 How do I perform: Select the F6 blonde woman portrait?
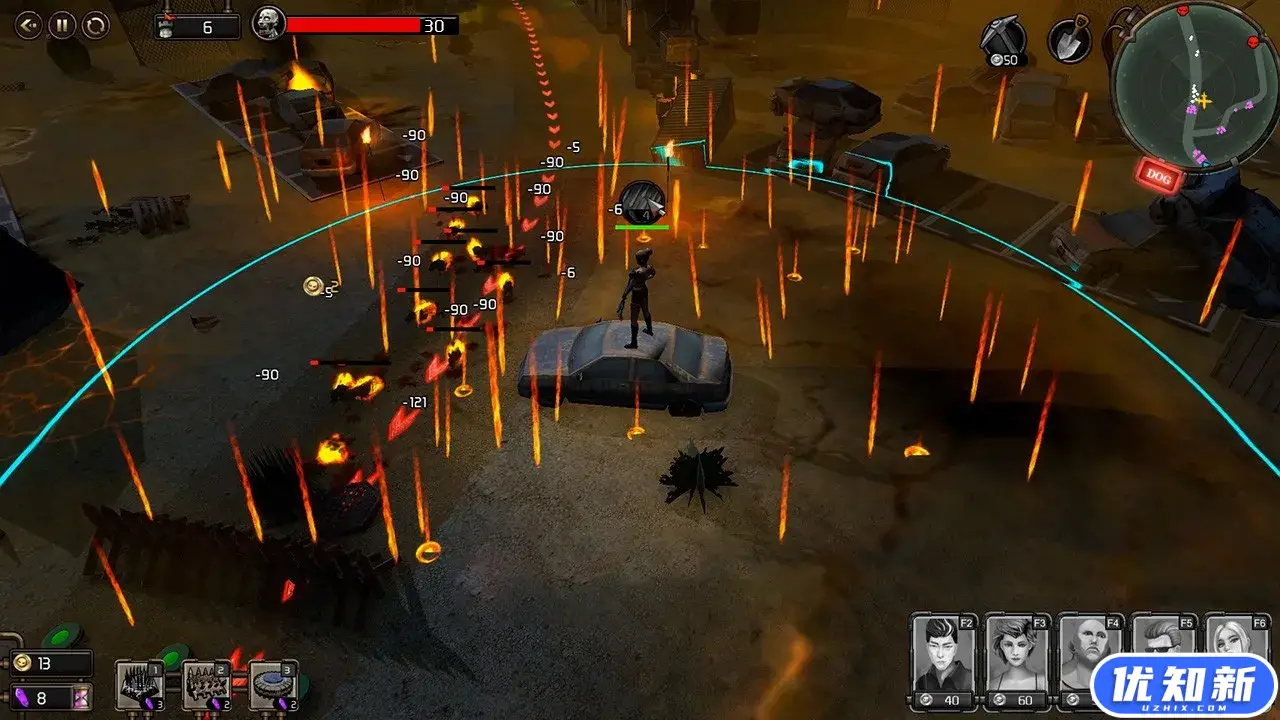[1236, 638]
